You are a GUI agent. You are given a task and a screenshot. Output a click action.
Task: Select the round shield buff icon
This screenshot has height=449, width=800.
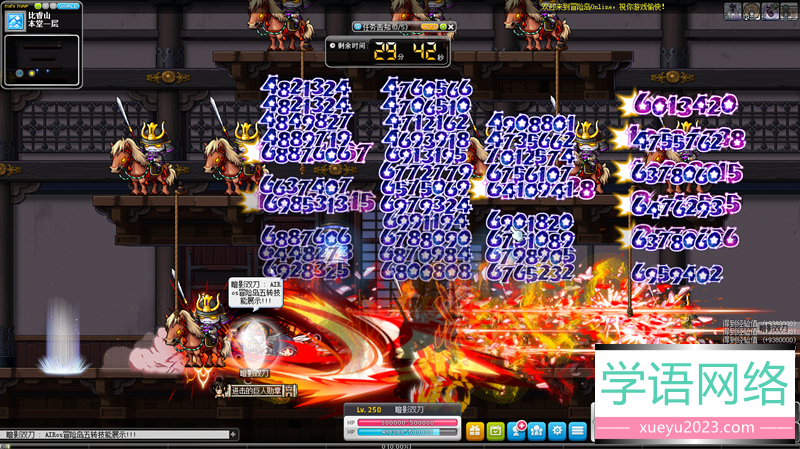pos(753,11)
